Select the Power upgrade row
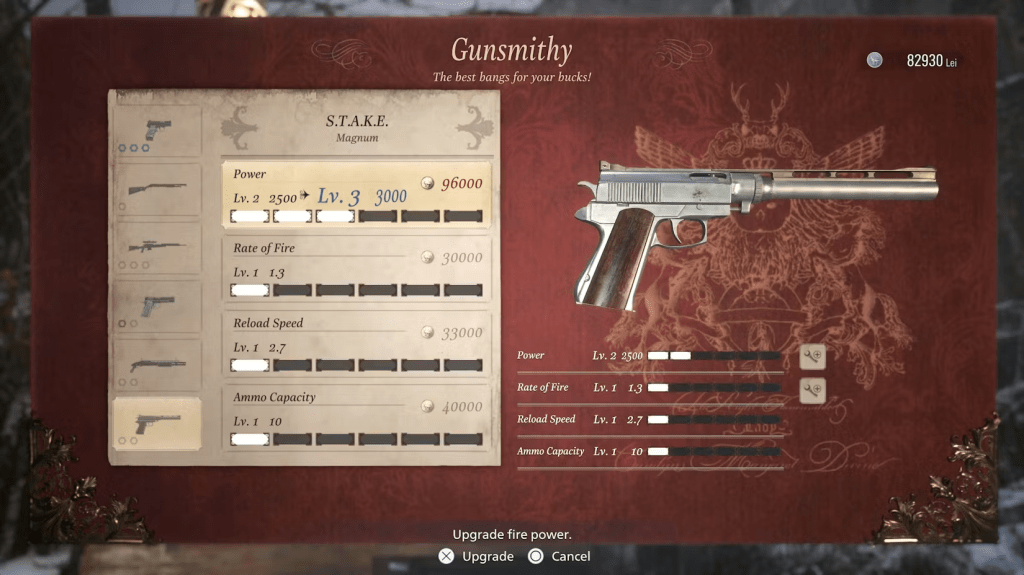1024x575 pixels. [x=356, y=194]
